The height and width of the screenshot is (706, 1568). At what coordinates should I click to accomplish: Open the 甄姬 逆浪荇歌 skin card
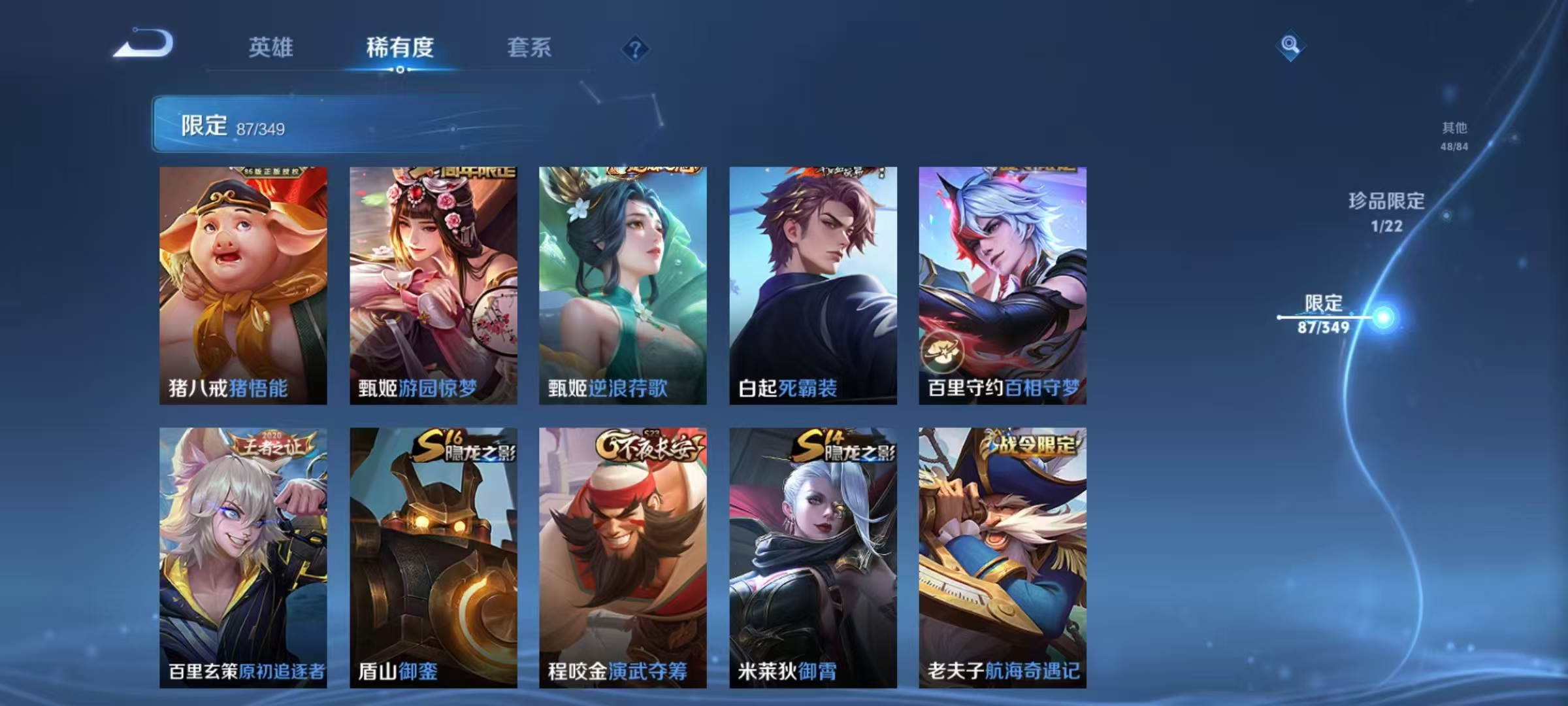623,281
